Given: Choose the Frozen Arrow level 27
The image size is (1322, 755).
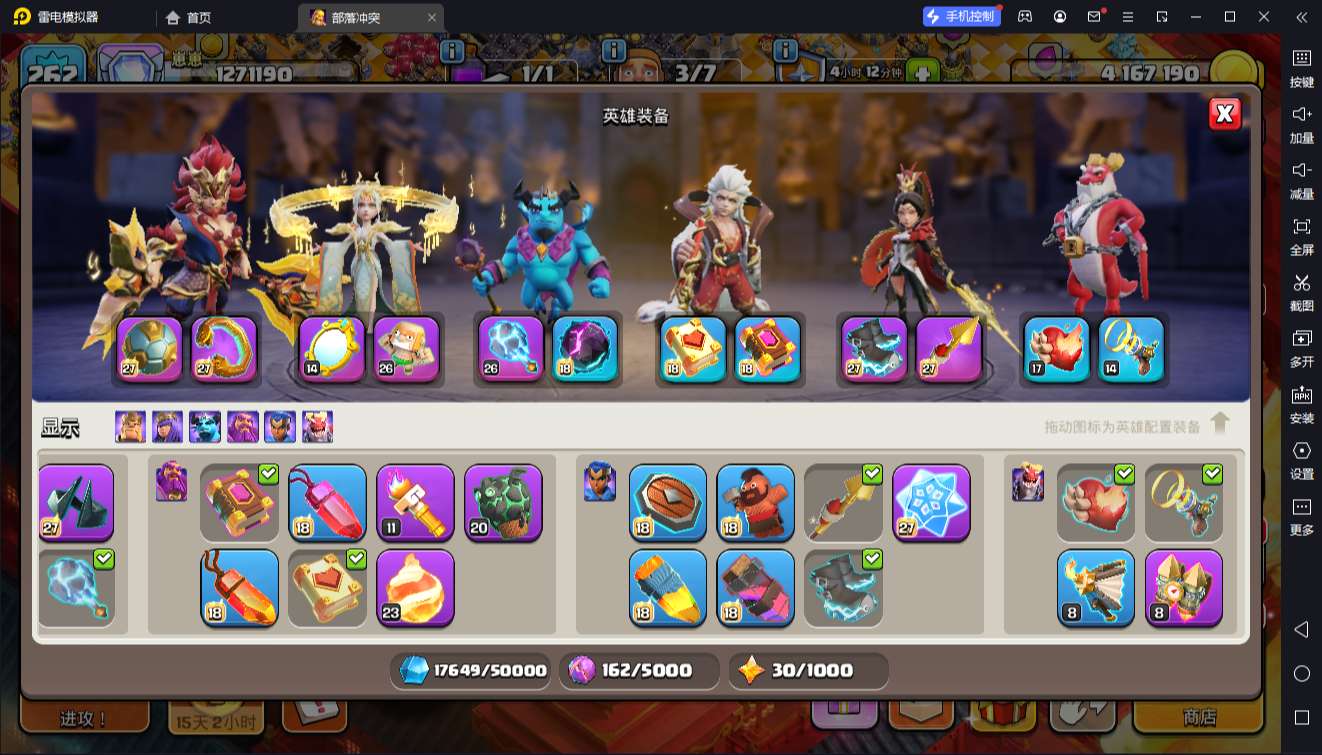Looking at the screenshot, I should coord(931,502).
